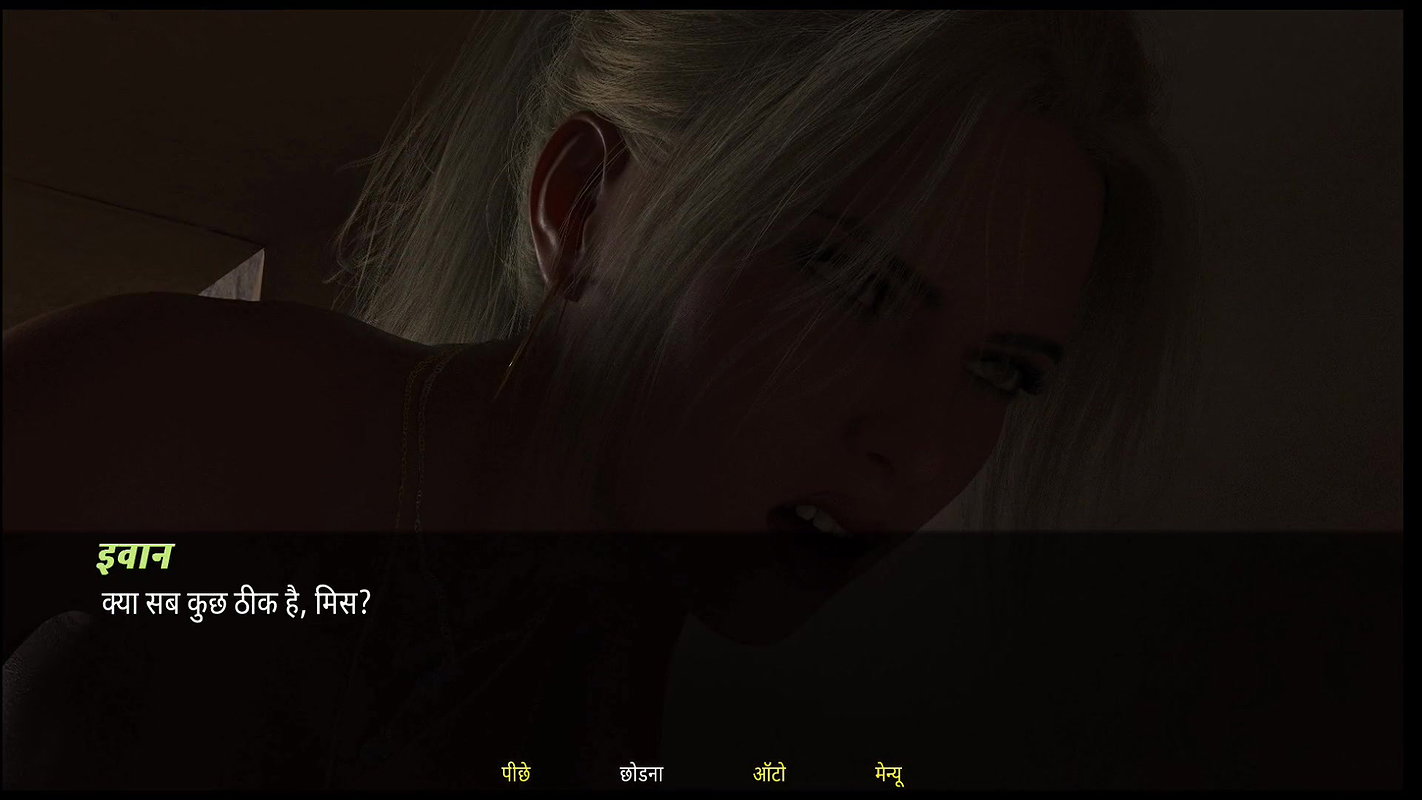This screenshot has width=1422, height=800.
Task: Rewind one dialogue step using पीछे
Action: [516, 772]
